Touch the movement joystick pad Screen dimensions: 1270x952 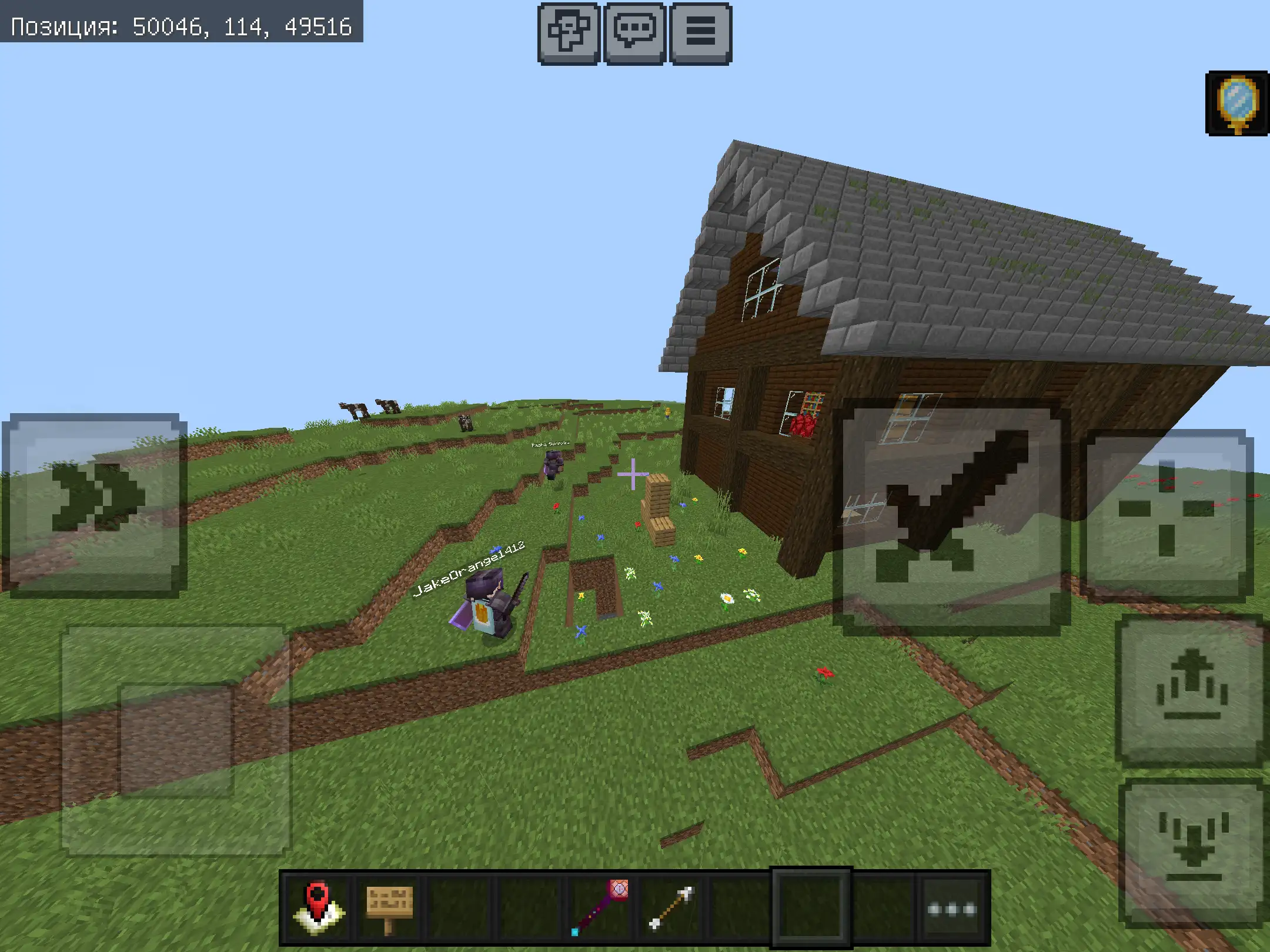pos(176,739)
